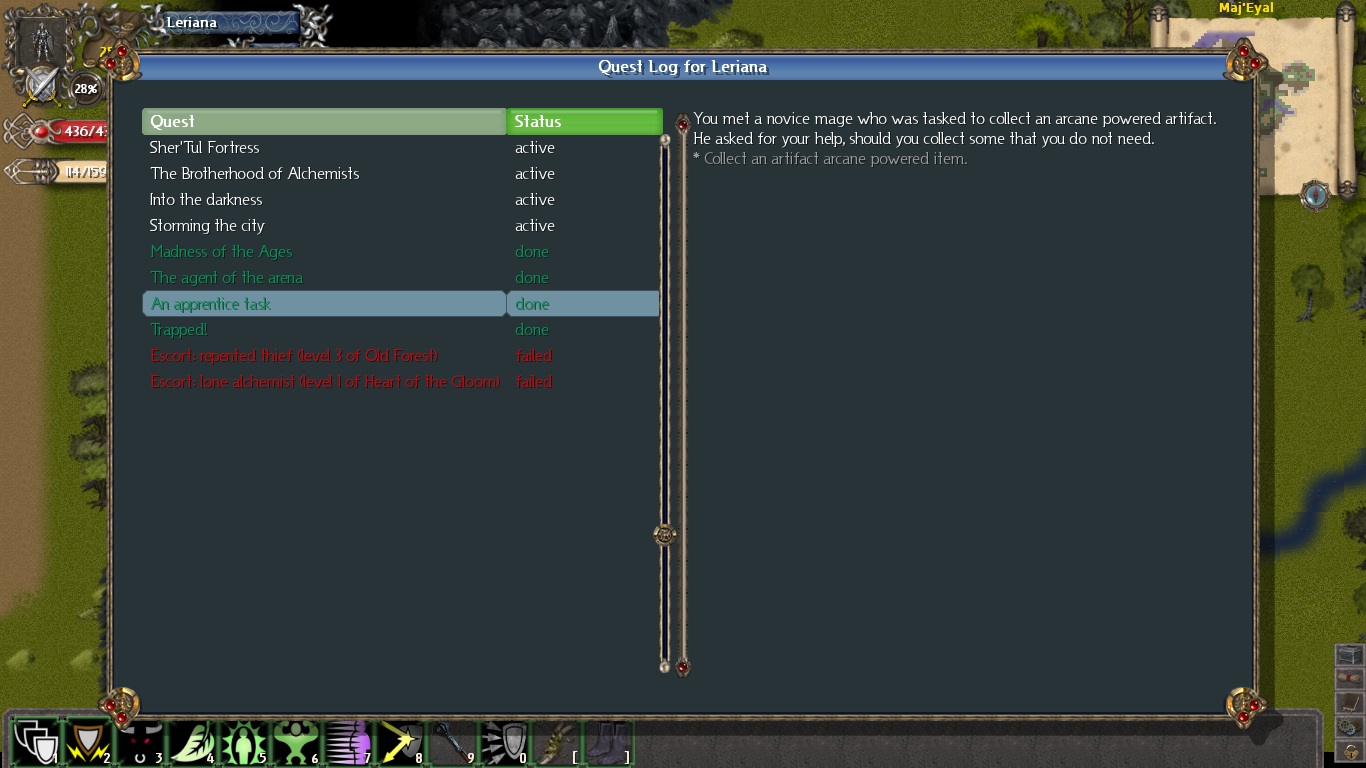The image size is (1366, 768).
Task: Choose the Storming the city quest
Action: 207,226
